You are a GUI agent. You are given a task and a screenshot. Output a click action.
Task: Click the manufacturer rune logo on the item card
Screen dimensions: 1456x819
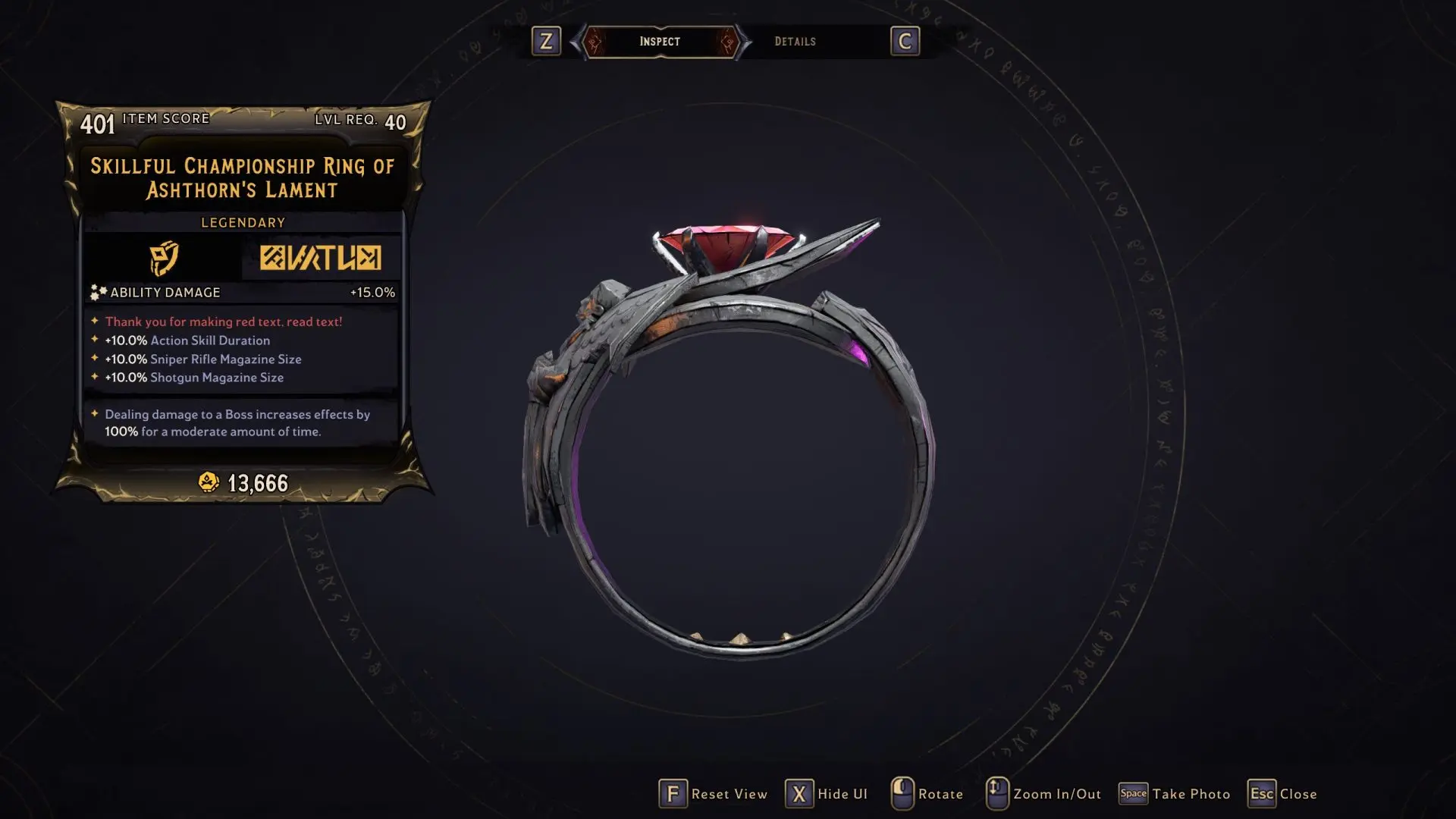(320, 259)
